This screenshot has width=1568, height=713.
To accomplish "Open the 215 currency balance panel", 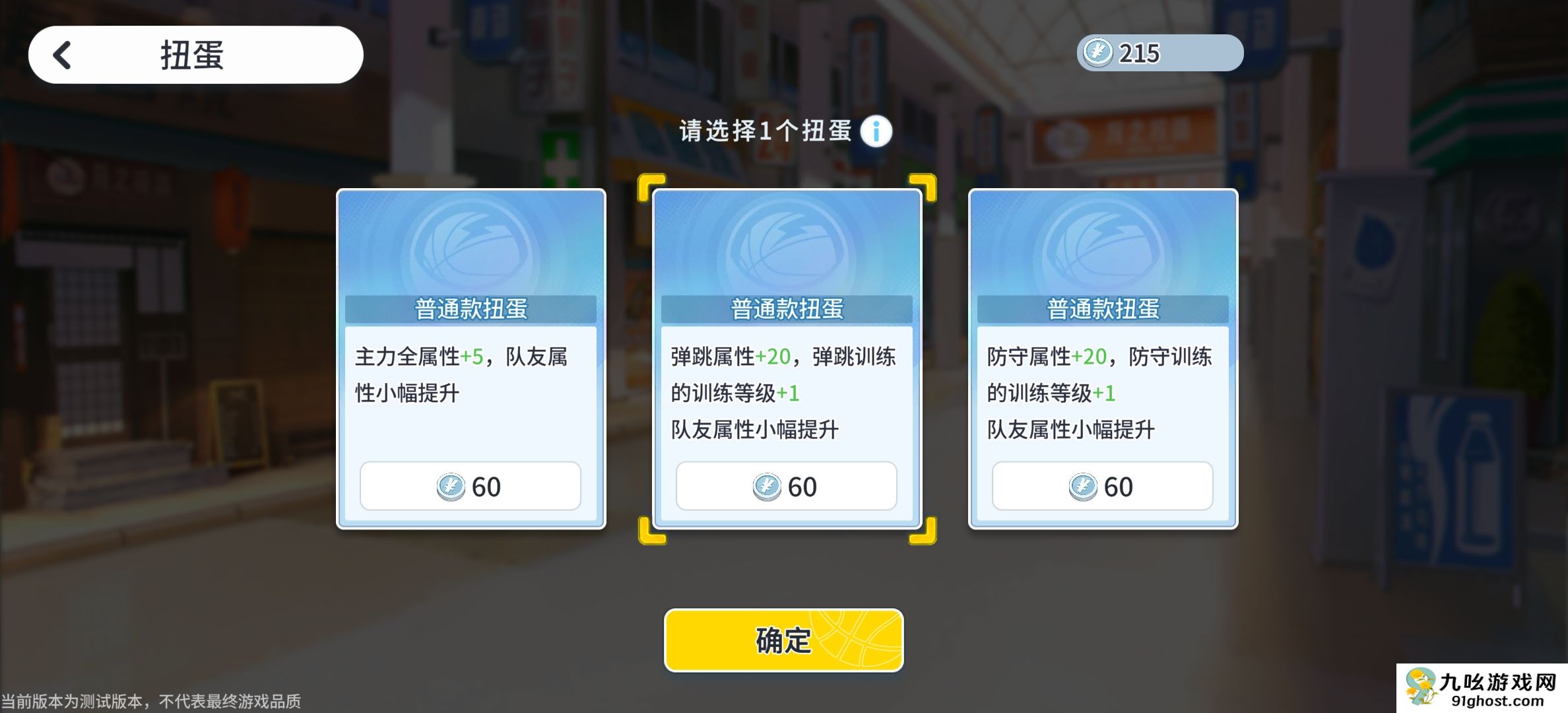I will [1158, 53].
